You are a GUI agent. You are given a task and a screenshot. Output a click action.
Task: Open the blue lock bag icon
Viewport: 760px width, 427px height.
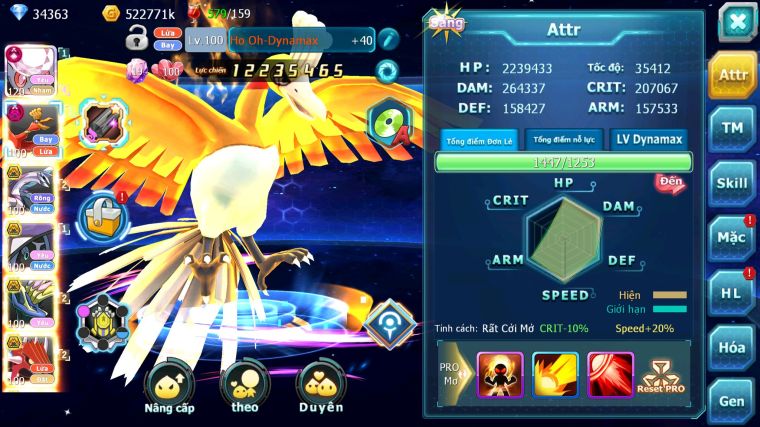pos(100,216)
